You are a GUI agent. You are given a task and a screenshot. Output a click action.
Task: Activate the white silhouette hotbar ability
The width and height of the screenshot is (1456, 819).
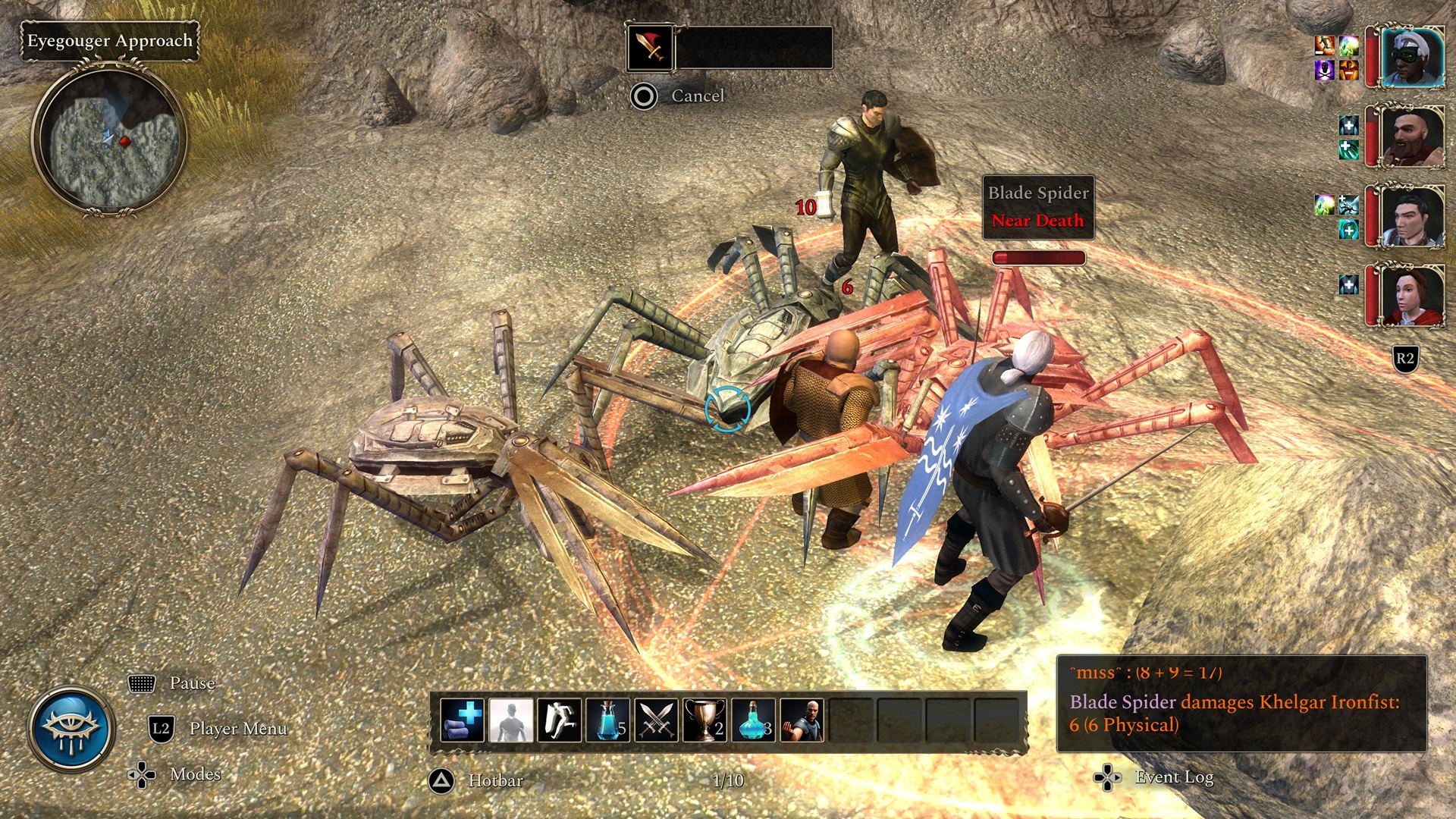[510, 720]
